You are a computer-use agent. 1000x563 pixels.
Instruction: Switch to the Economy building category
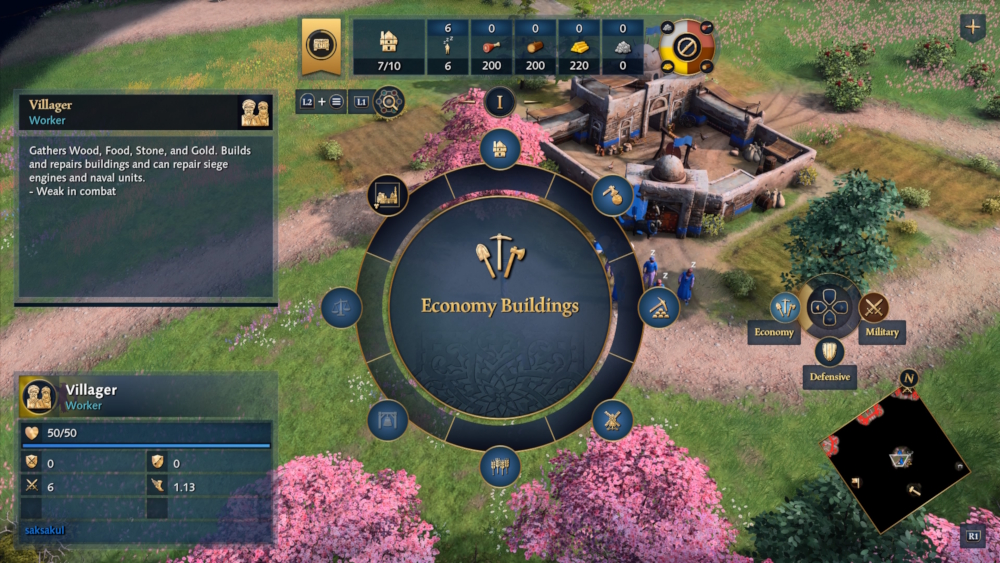coord(784,308)
